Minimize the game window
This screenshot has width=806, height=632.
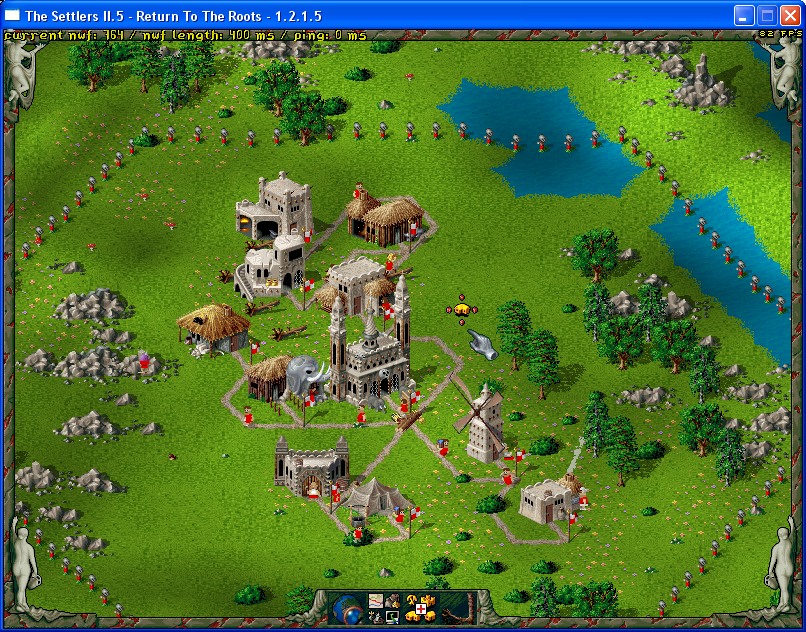pos(744,15)
